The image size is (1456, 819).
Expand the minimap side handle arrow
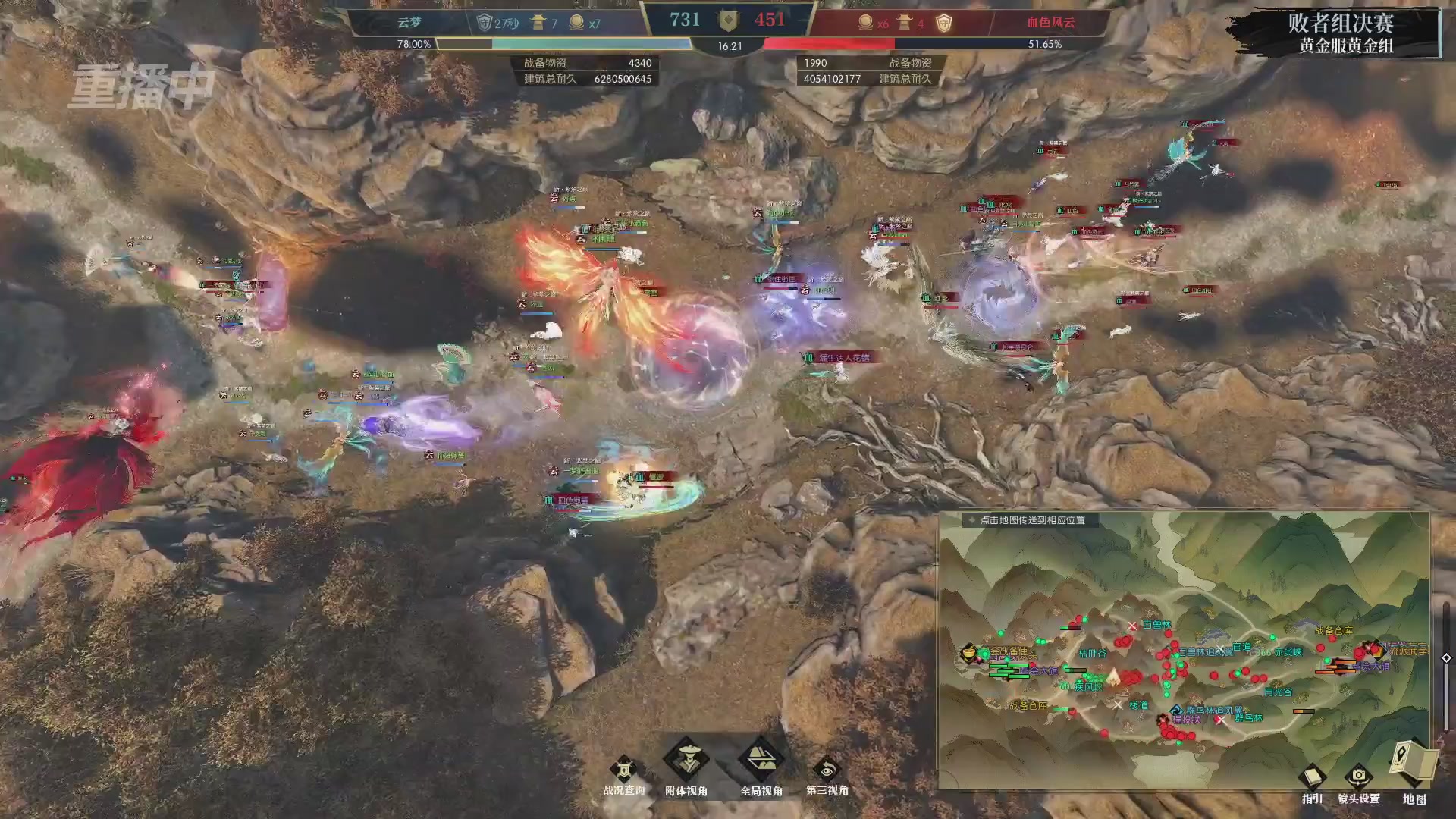(x=1445, y=659)
